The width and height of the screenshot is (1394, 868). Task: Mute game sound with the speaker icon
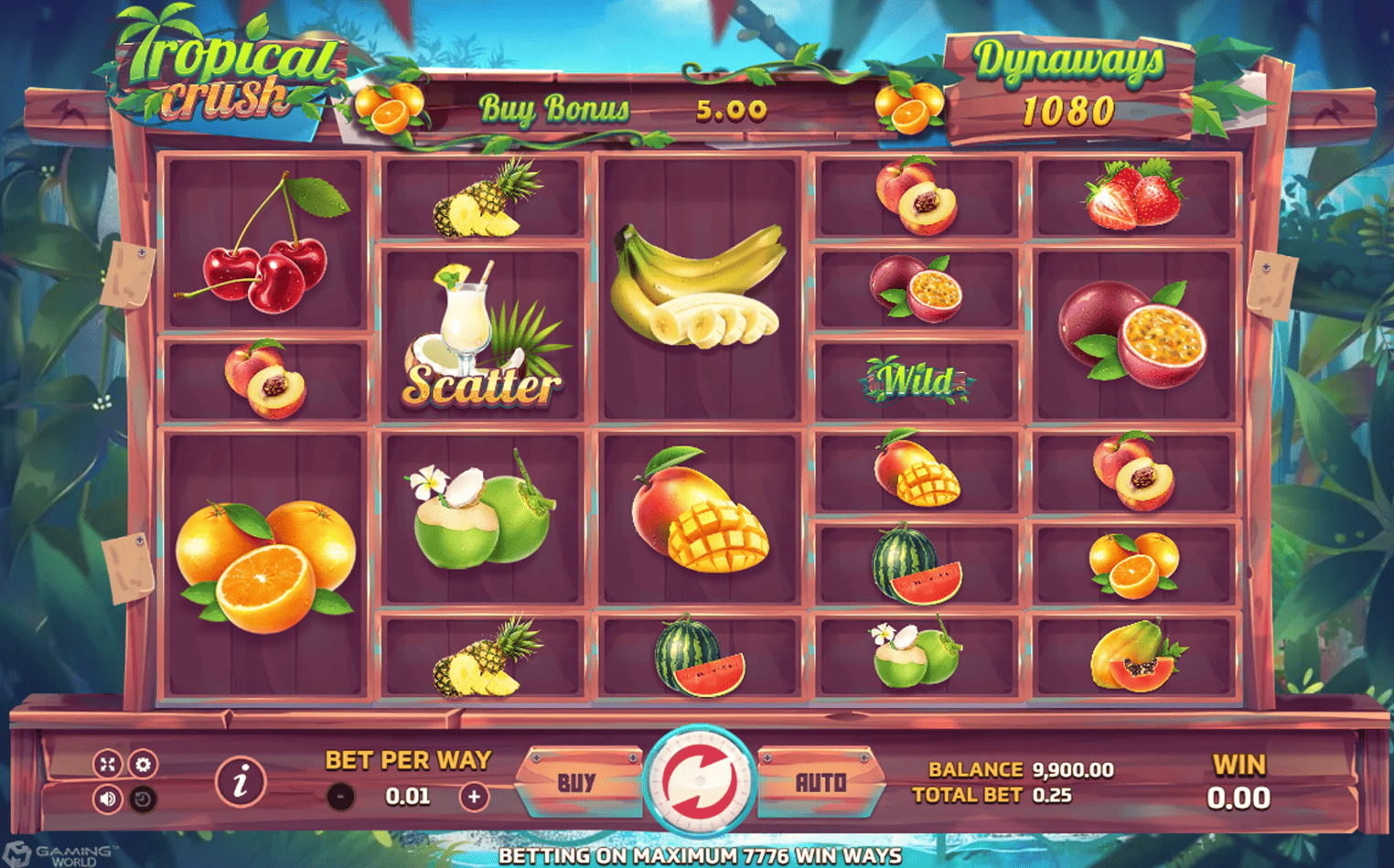[107, 799]
